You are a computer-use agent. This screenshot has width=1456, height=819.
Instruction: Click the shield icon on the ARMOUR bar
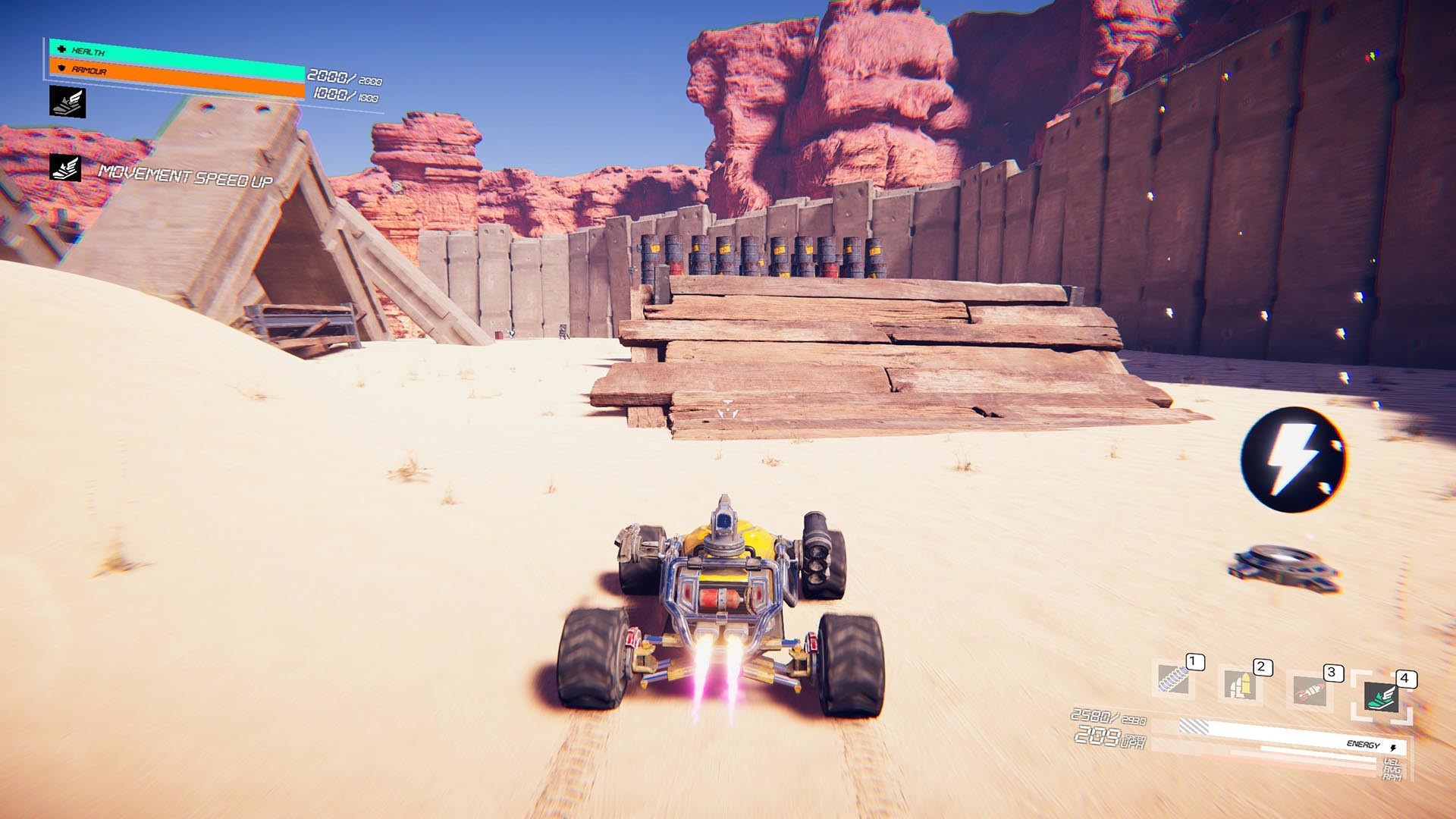click(61, 69)
